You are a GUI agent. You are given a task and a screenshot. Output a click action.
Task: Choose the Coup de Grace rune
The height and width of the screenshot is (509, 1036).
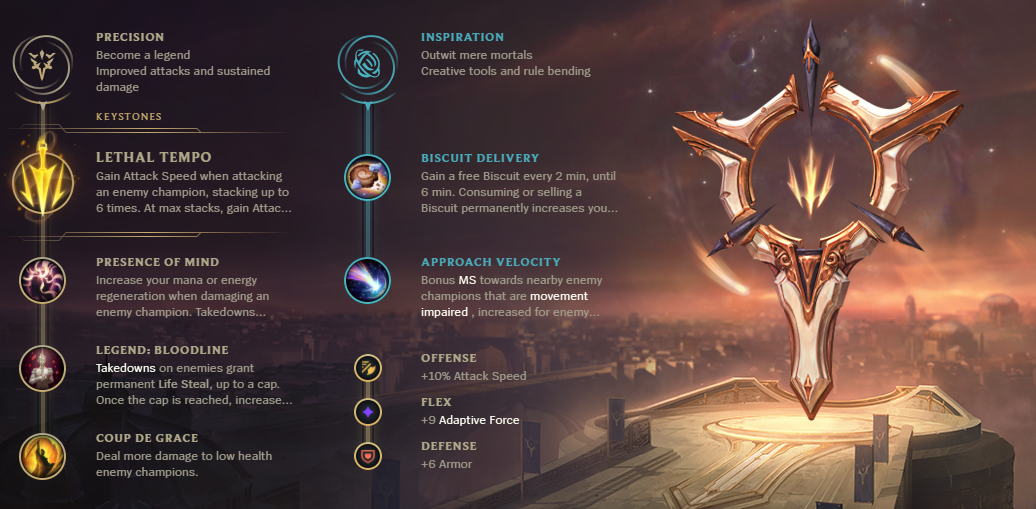(42, 455)
